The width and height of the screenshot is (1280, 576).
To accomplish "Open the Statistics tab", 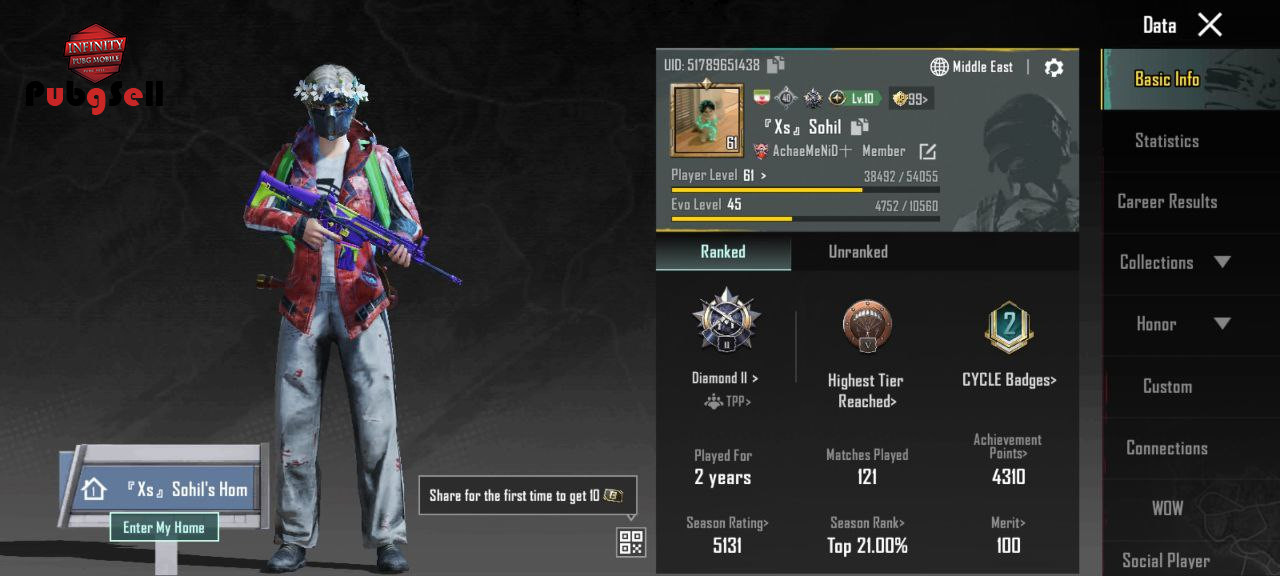I will point(1166,141).
